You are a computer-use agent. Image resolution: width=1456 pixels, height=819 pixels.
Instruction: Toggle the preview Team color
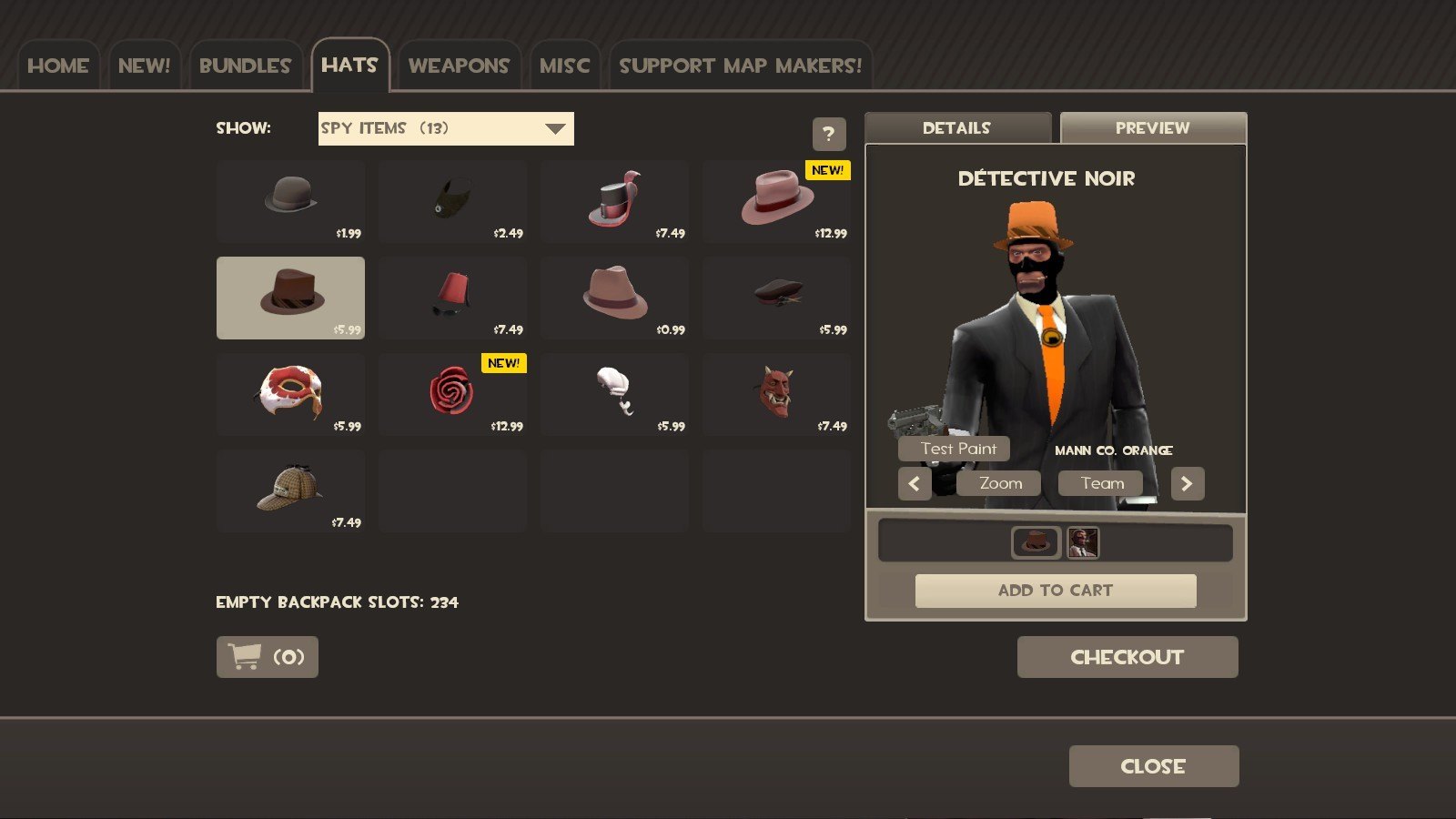[1102, 483]
